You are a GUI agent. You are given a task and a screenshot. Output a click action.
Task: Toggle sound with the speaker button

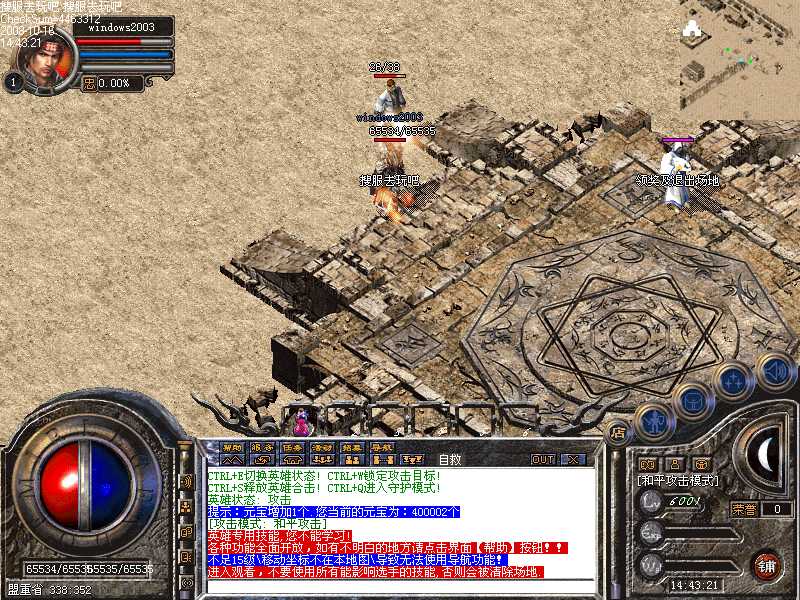click(775, 370)
